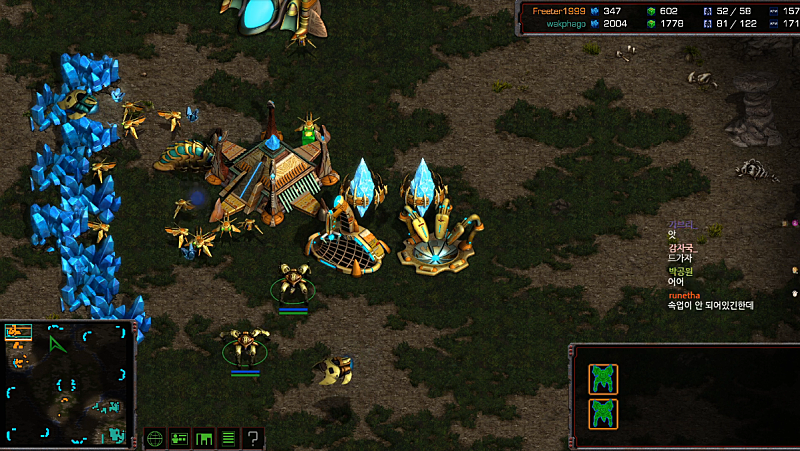Open the green list-lines menu button
The height and width of the screenshot is (451, 800).
(x=229, y=438)
